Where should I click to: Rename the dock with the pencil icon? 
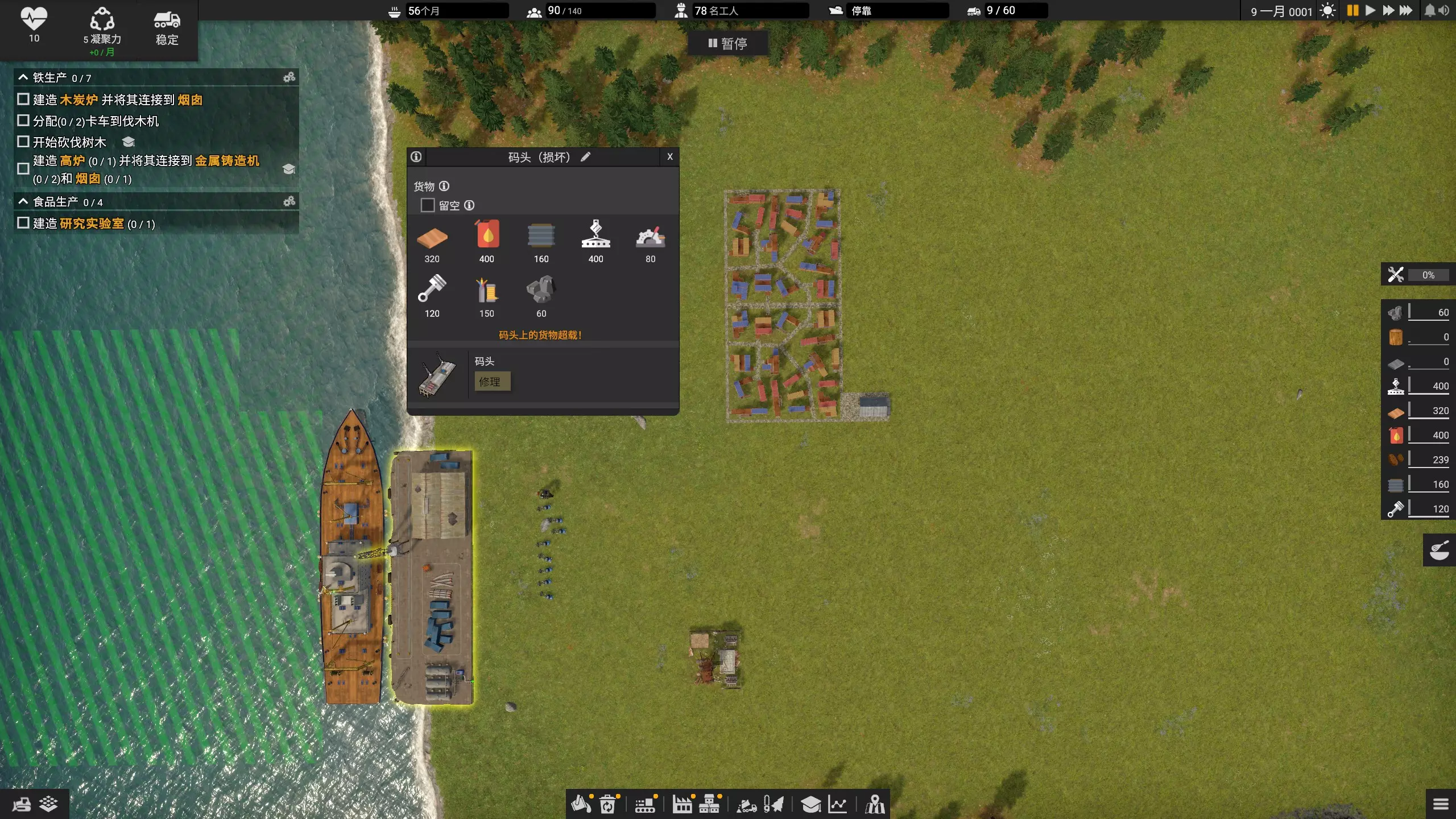(585, 157)
